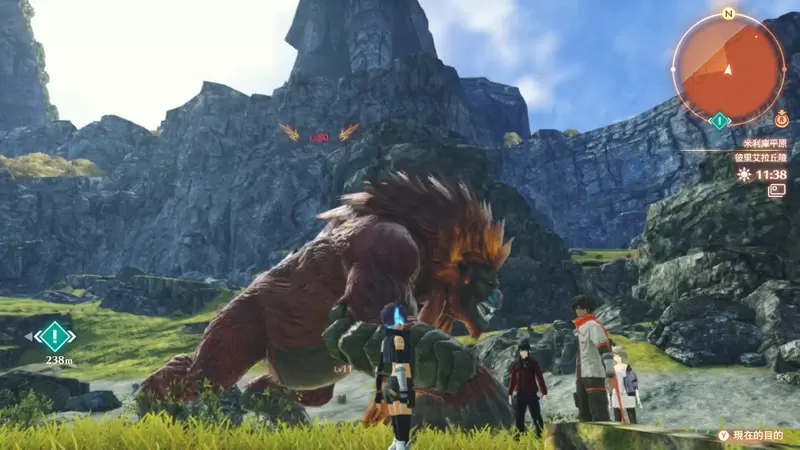Image resolution: width=800 pixels, height=450 pixels.
Task: Click the north N compass marker
Action: 728,14
